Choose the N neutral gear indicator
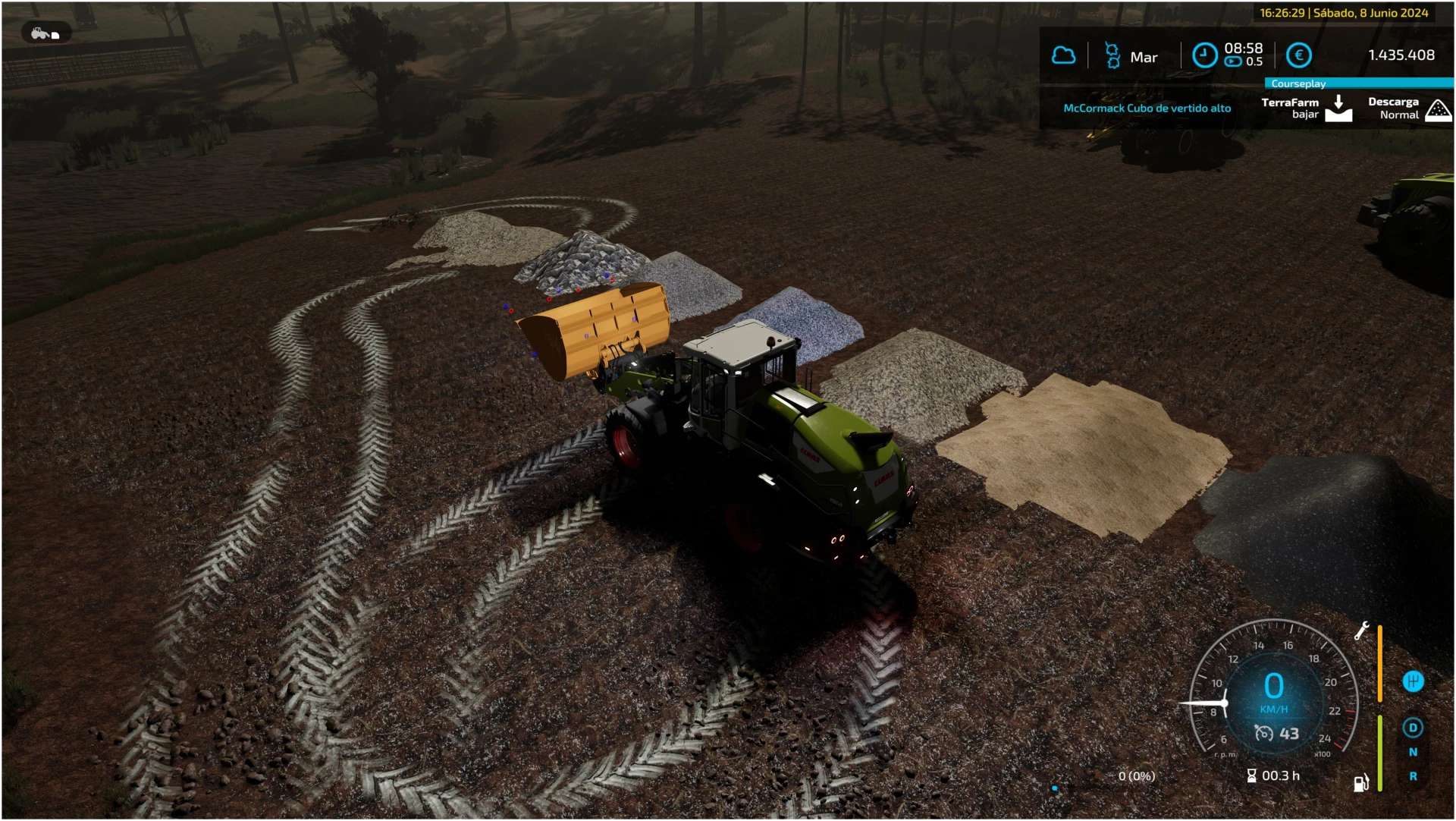Viewport: 1456px width, 821px height. [x=1413, y=753]
